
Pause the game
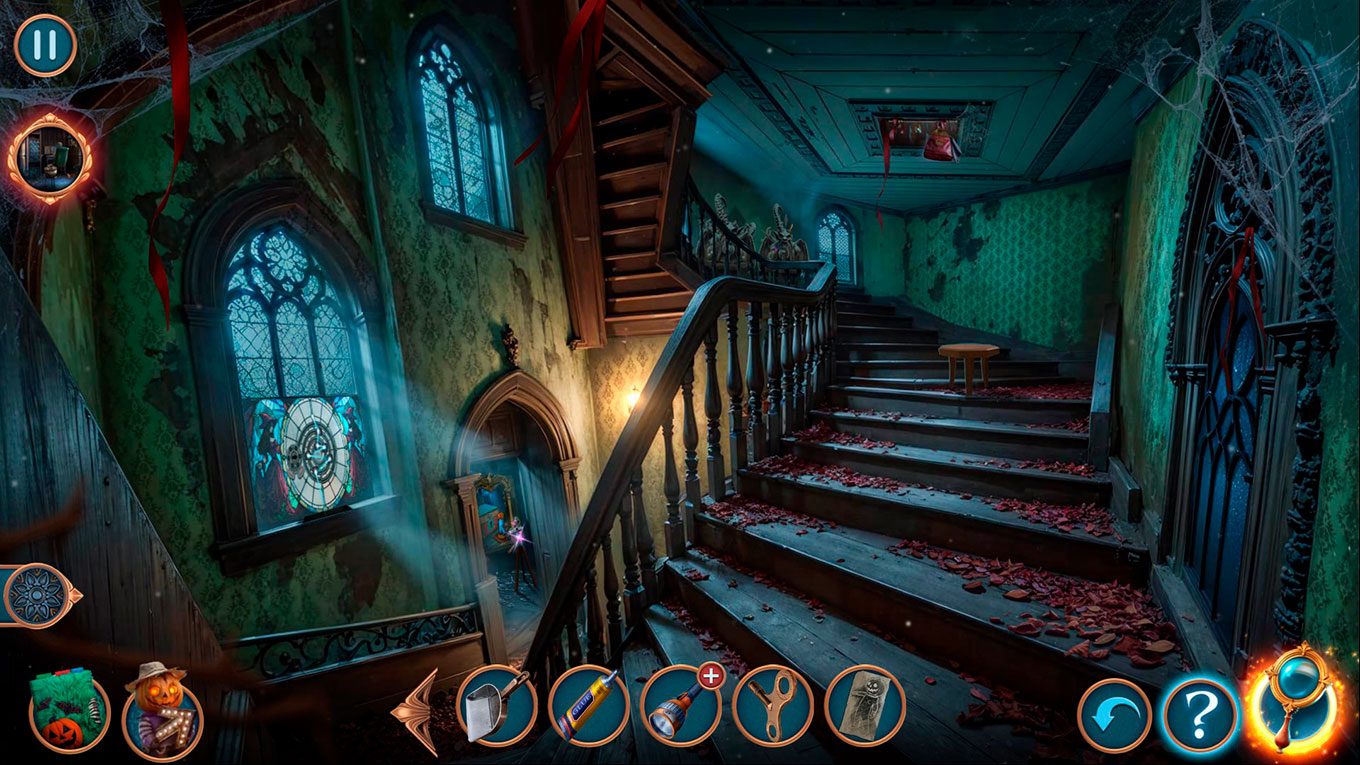45,45
